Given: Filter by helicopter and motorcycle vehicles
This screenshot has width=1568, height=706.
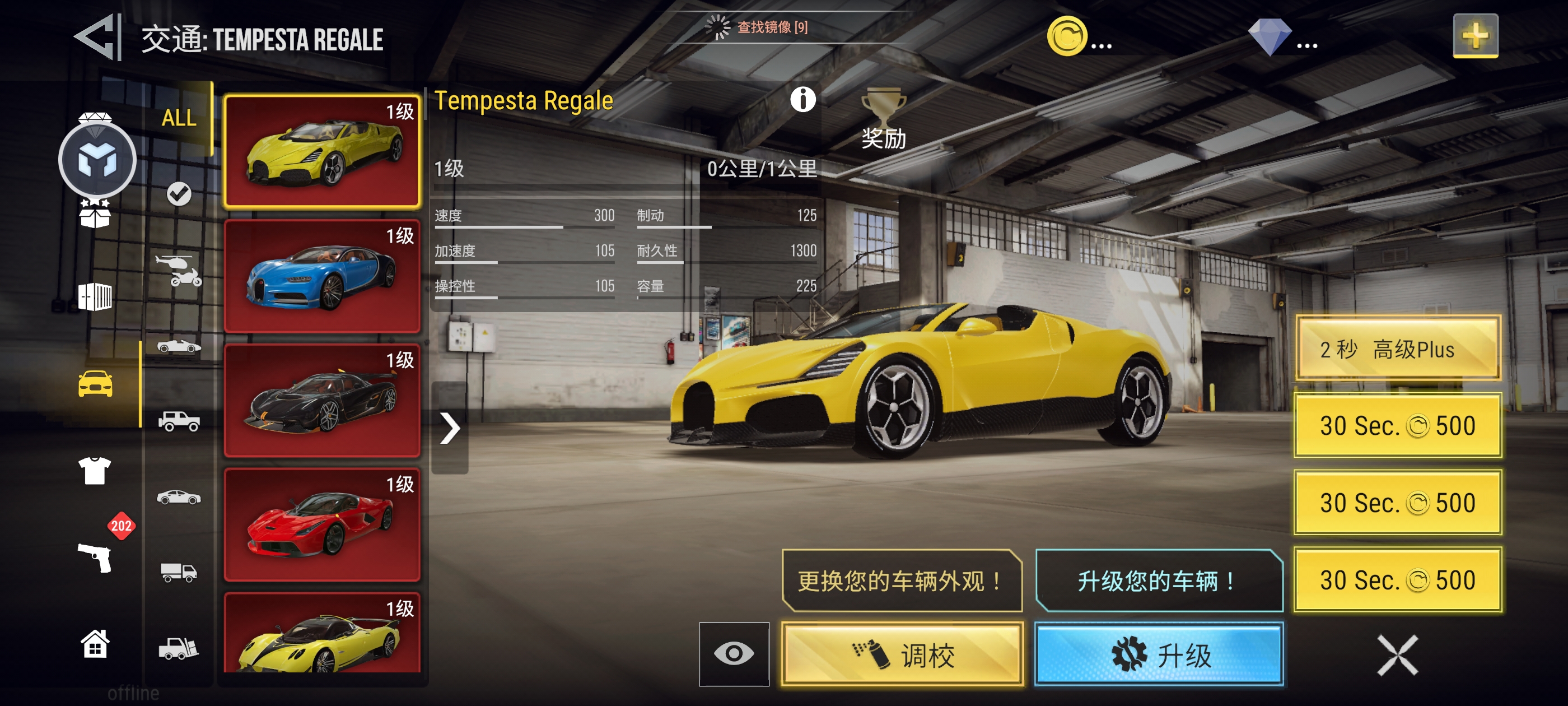Looking at the screenshot, I should pos(178,271).
